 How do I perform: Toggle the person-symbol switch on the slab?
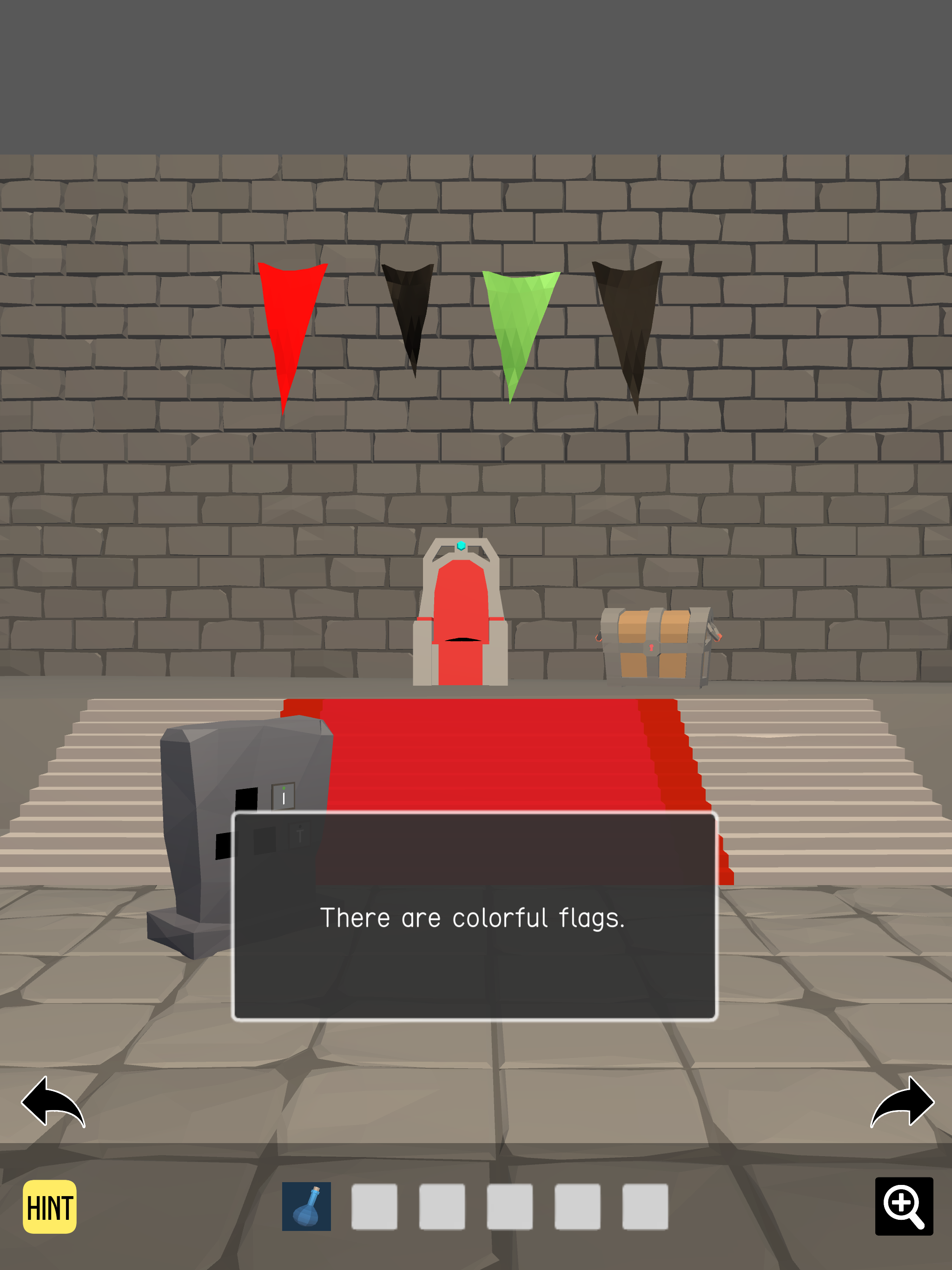click(x=300, y=833)
